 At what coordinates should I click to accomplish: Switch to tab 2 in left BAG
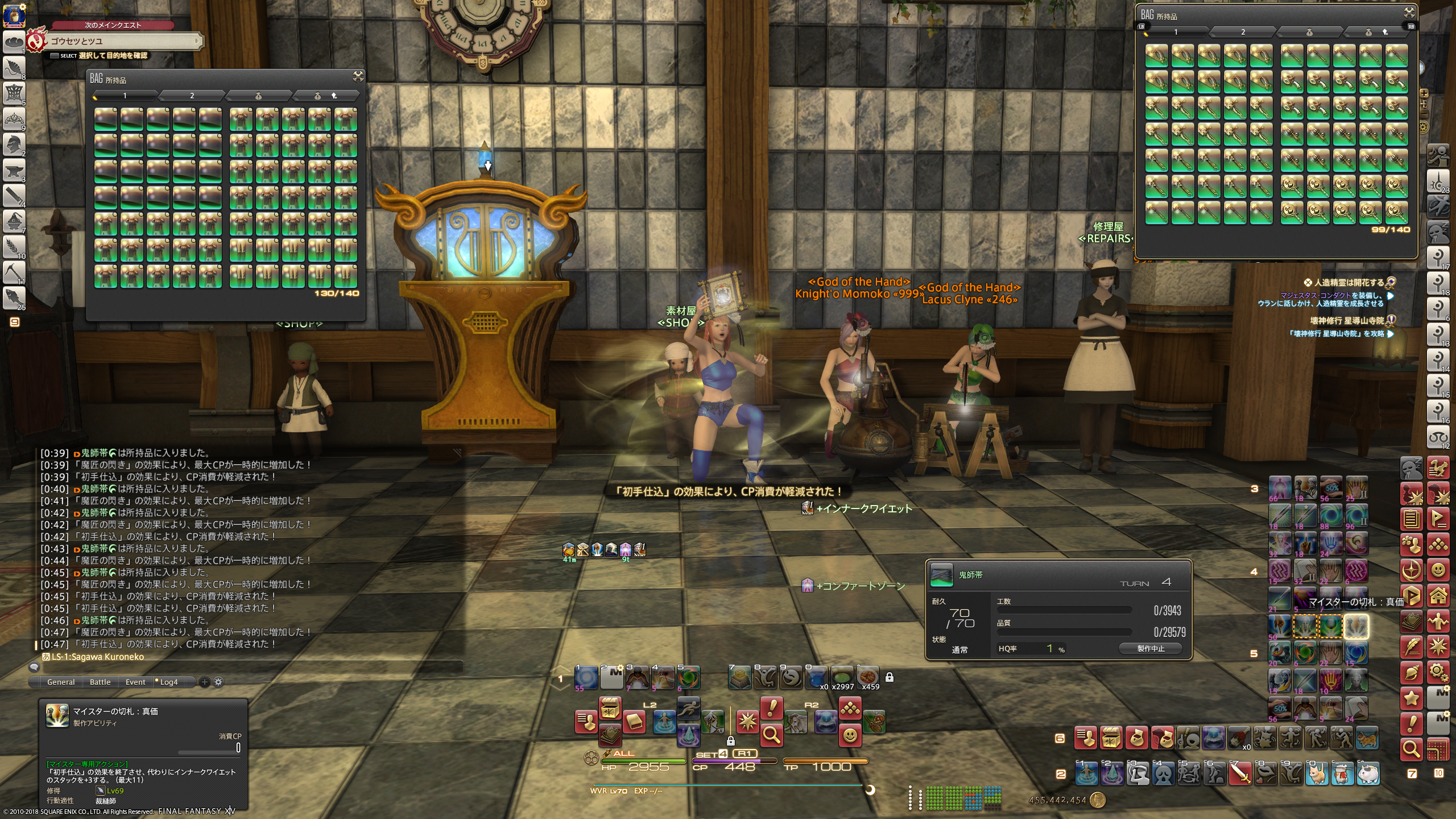pyautogui.click(x=192, y=96)
